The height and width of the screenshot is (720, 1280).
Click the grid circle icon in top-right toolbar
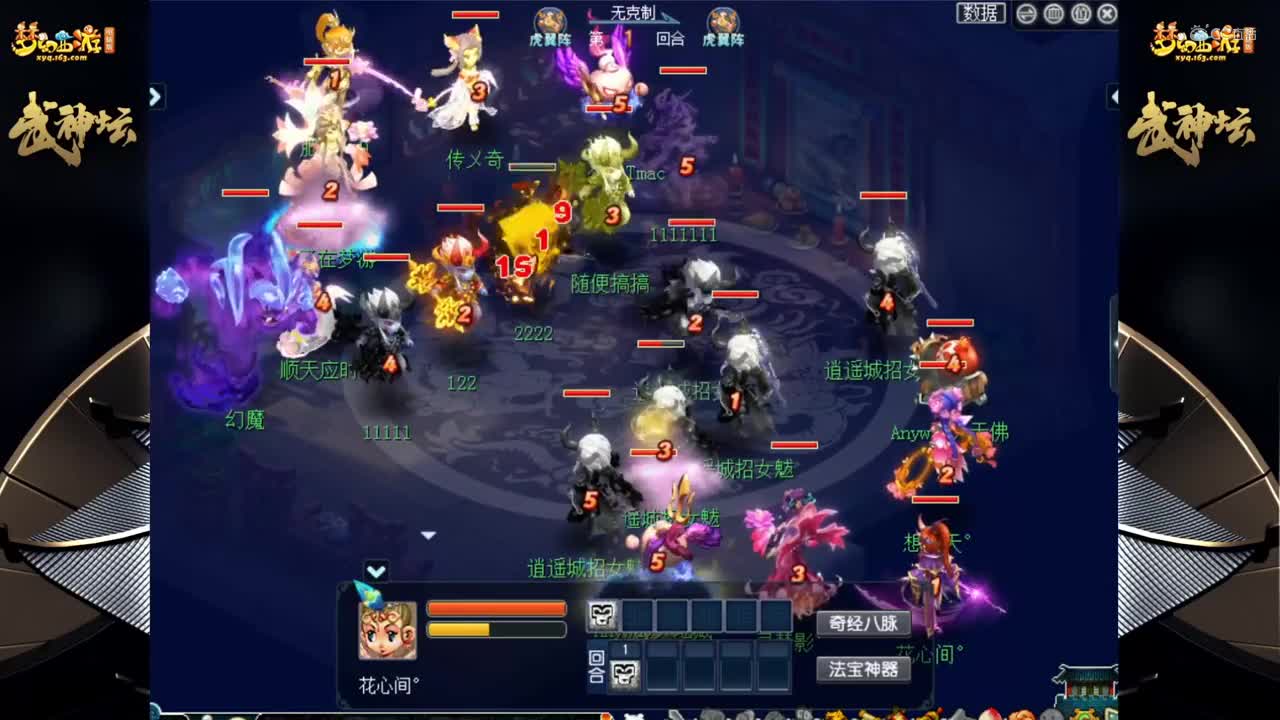click(1056, 13)
